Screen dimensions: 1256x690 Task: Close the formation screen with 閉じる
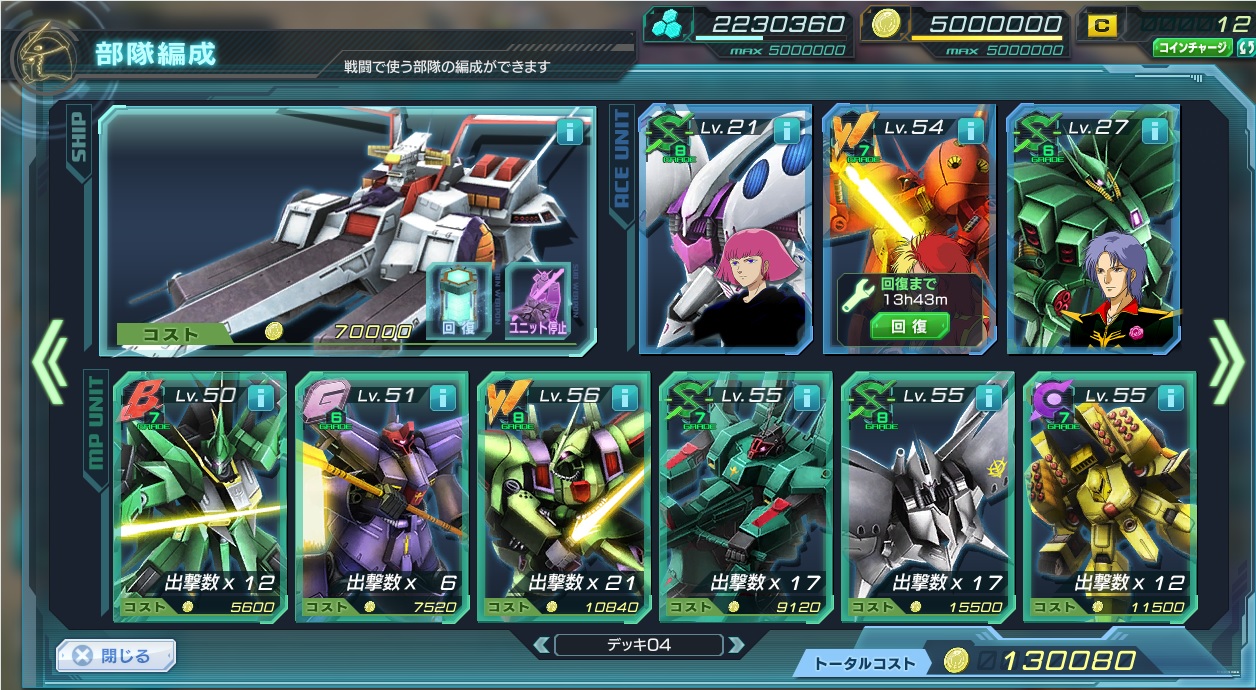[116, 656]
